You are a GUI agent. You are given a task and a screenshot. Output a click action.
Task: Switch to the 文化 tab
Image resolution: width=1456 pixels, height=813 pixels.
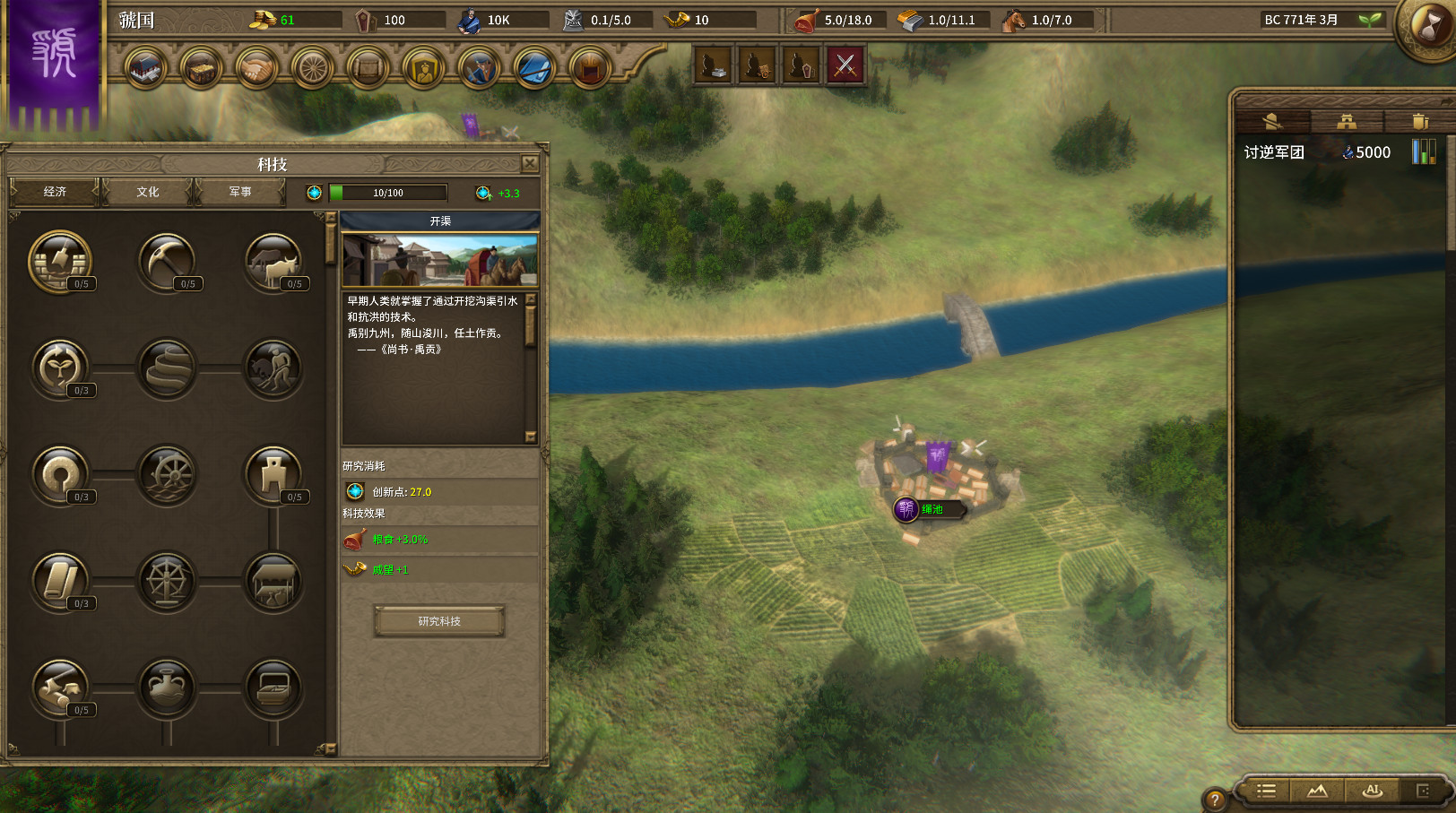[x=146, y=192]
